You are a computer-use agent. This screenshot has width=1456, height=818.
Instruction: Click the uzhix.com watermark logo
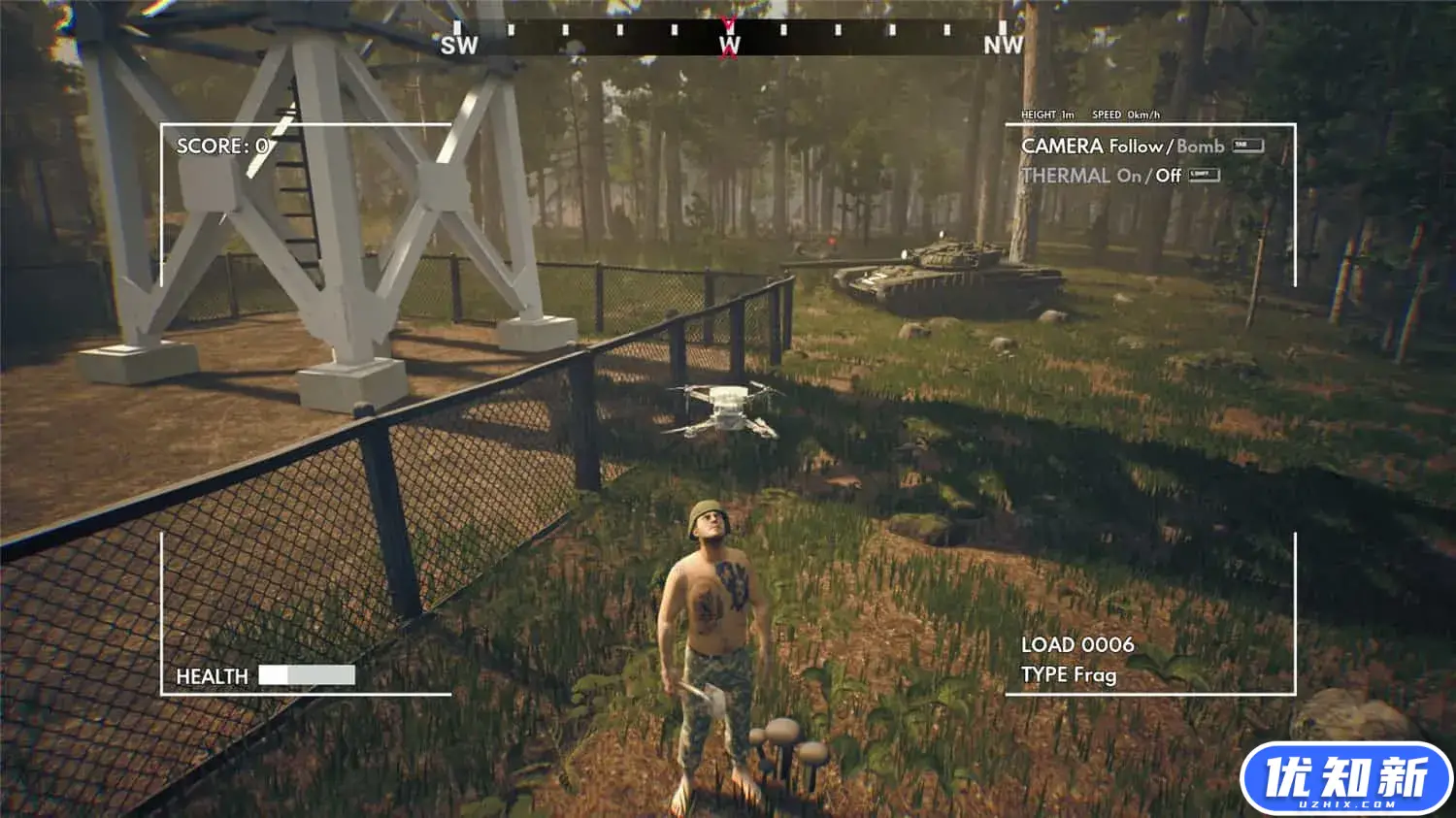1345,779
